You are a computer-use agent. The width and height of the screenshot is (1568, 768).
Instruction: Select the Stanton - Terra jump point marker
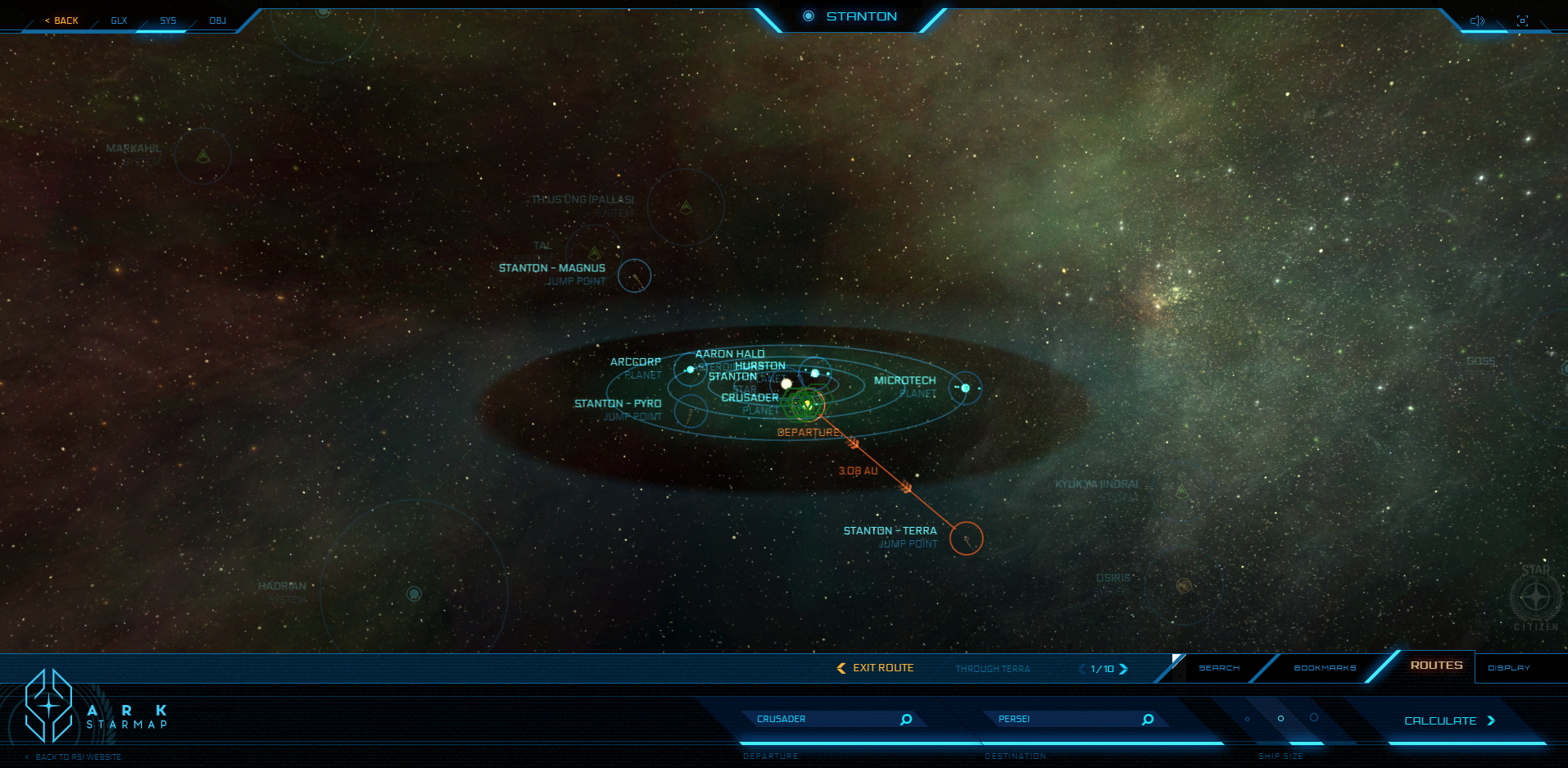click(967, 539)
